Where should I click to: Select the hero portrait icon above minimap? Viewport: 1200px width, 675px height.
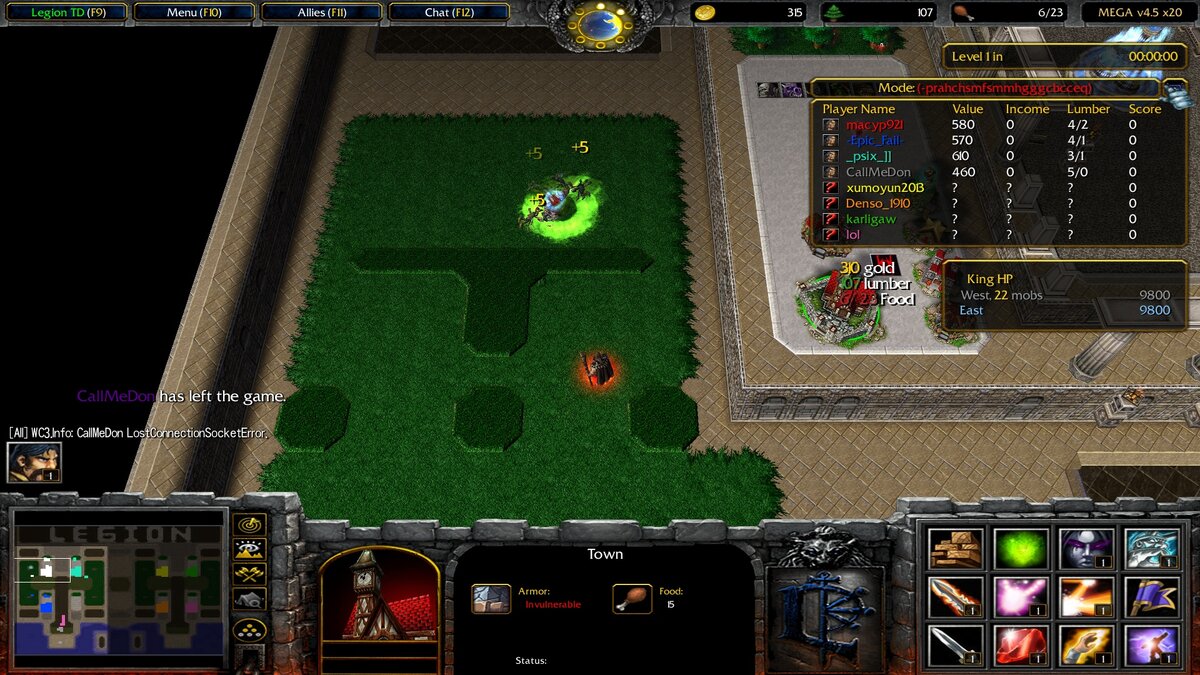pos(34,462)
